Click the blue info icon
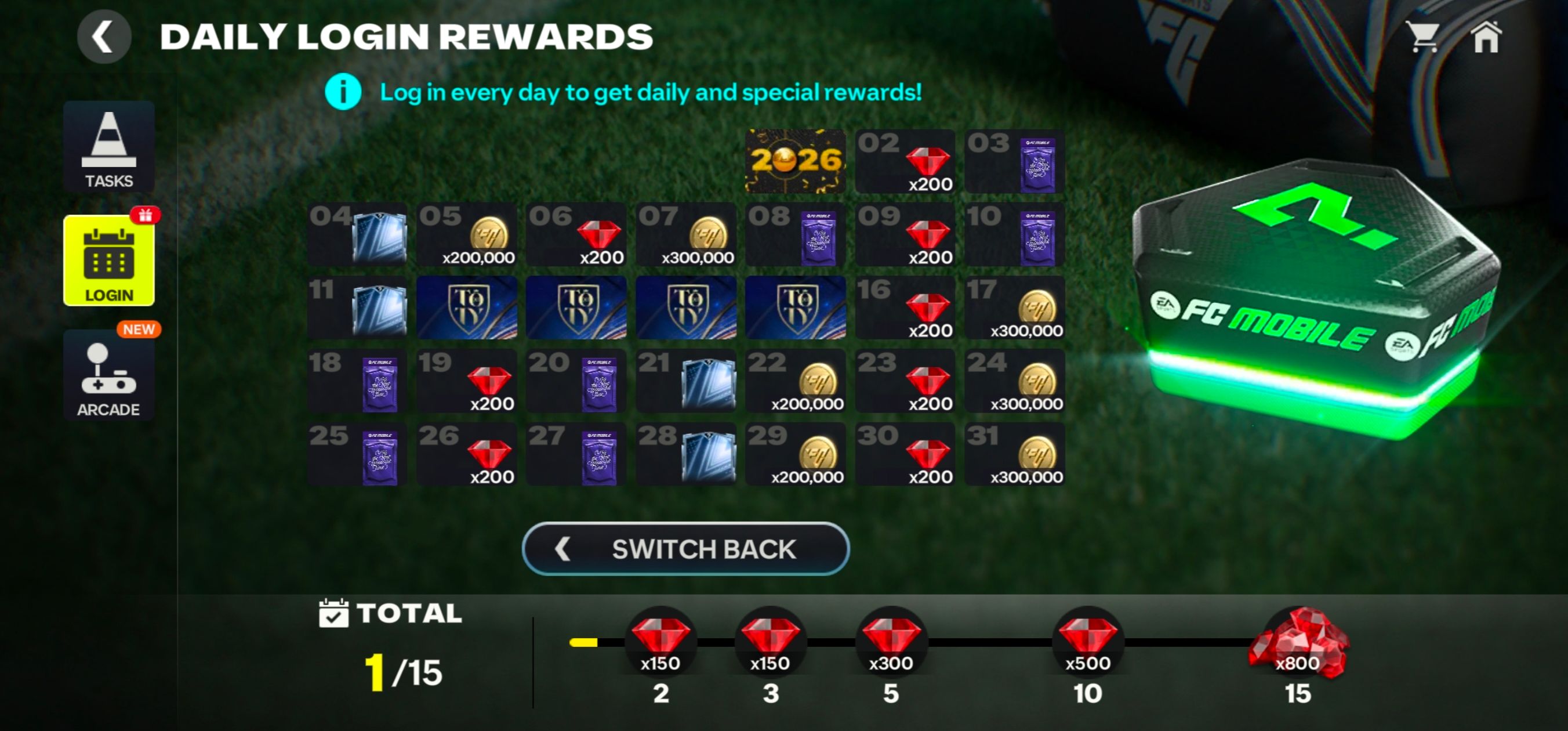1568x731 pixels. [x=343, y=92]
